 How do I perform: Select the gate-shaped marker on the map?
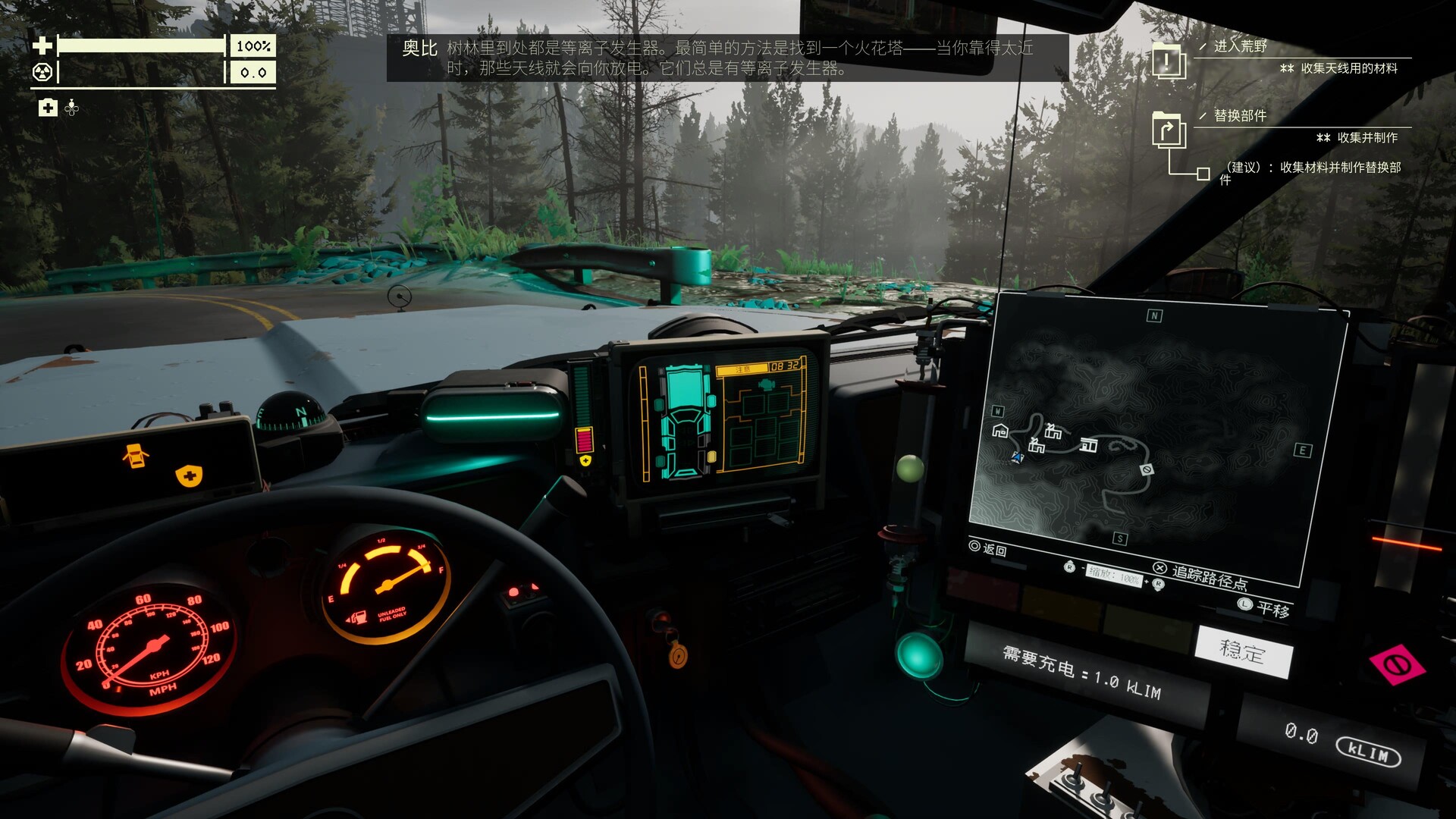(x=1089, y=444)
